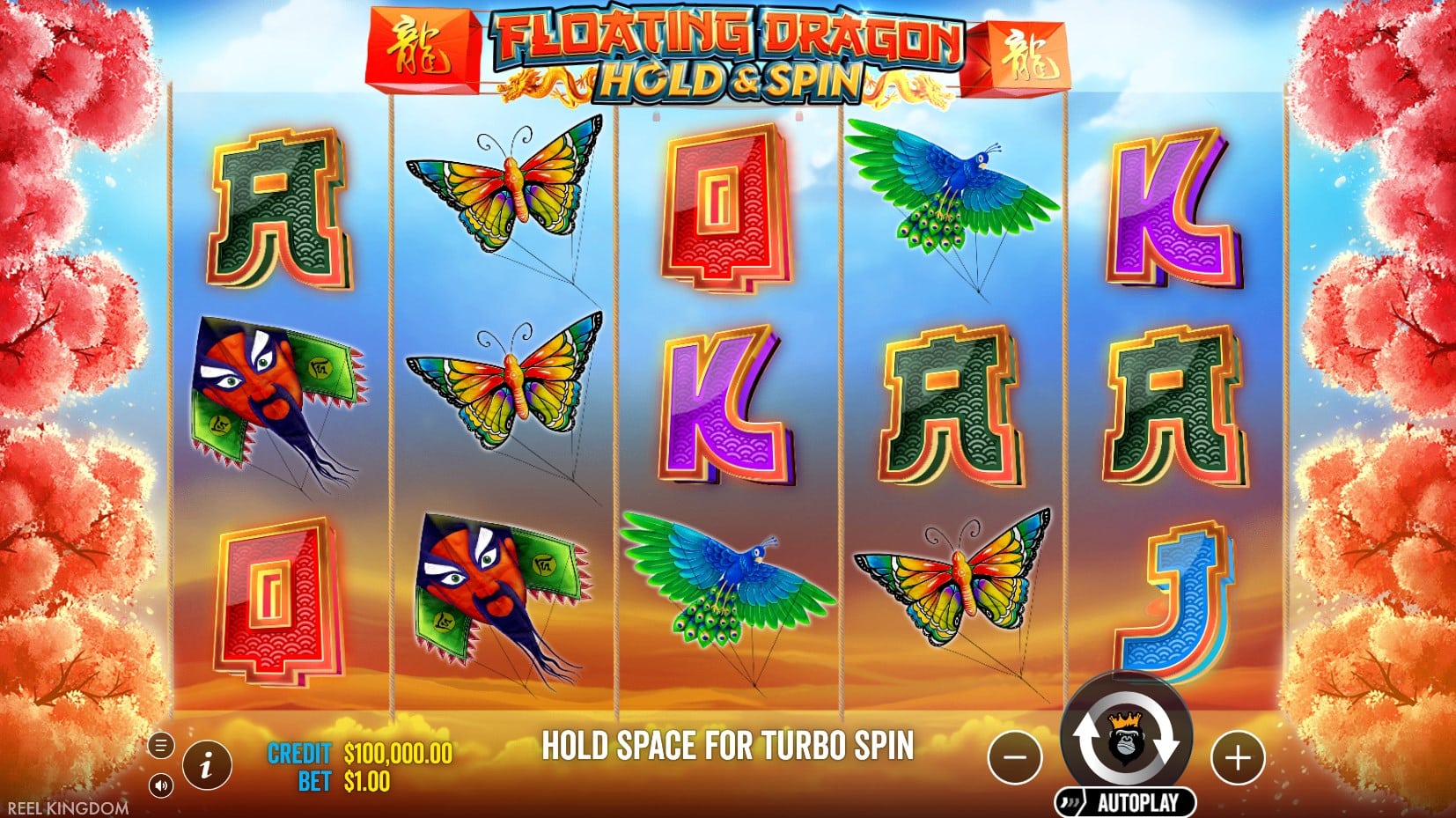Toggle the sound speaker icon

[x=160, y=785]
